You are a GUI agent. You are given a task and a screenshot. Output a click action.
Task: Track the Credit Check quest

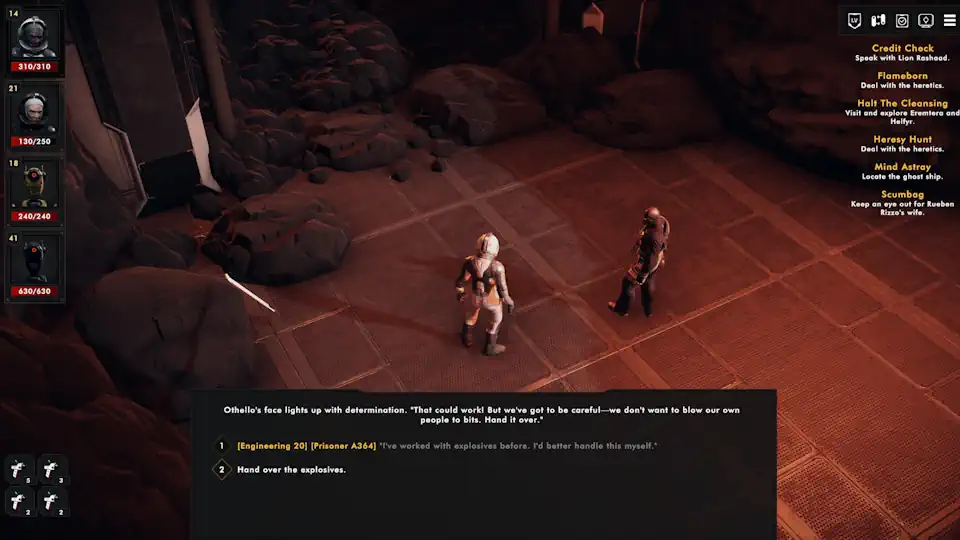pyautogui.click(x=902, y=48)
